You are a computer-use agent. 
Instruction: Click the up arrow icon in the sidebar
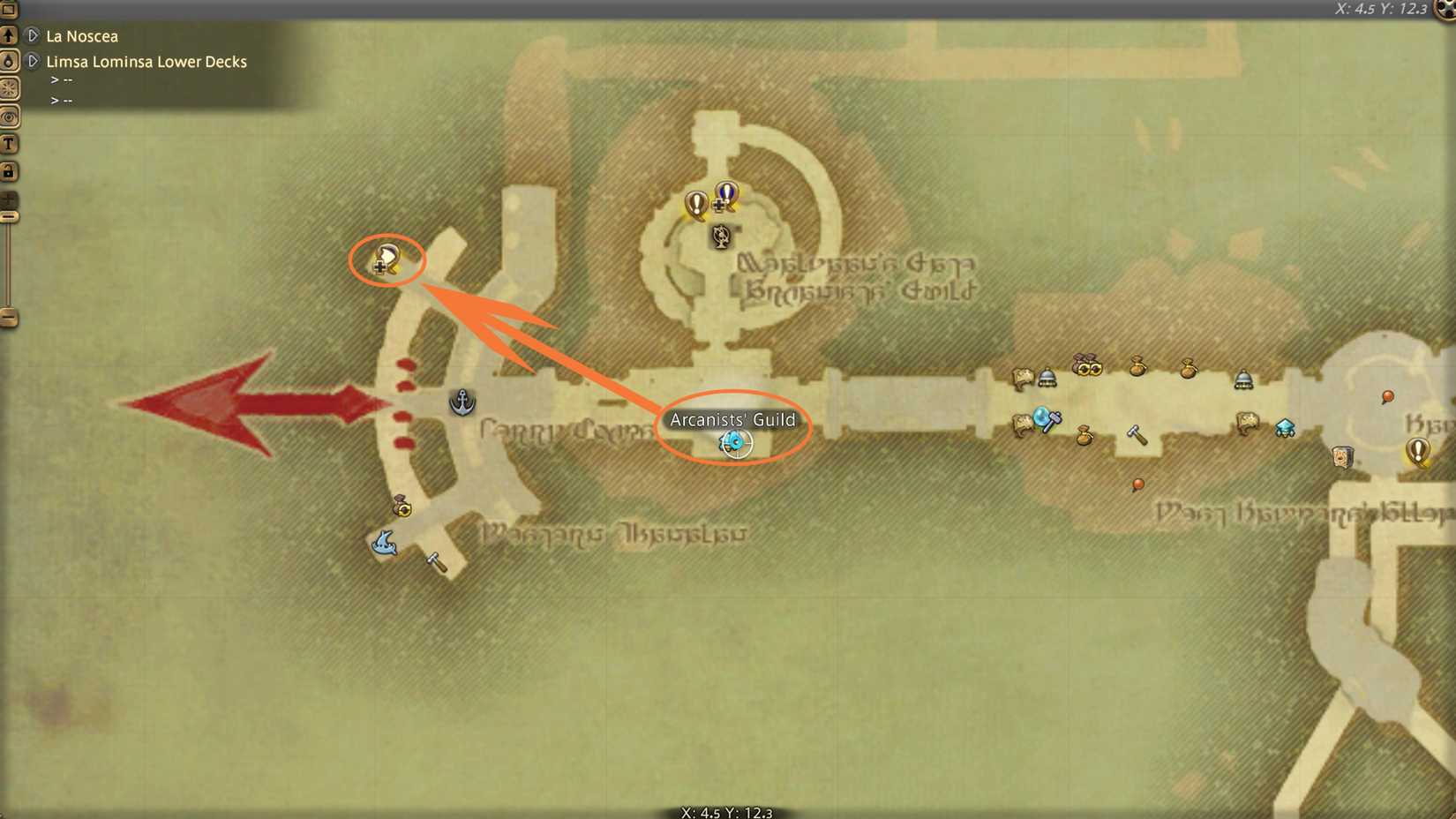pos(11,35)
